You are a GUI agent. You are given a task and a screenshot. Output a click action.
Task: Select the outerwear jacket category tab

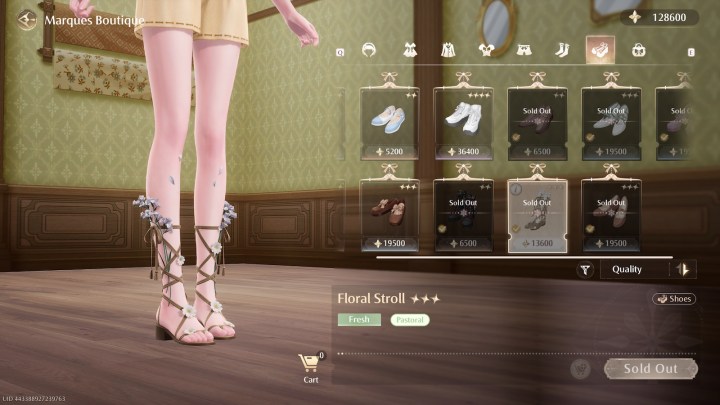pos(448,49)
